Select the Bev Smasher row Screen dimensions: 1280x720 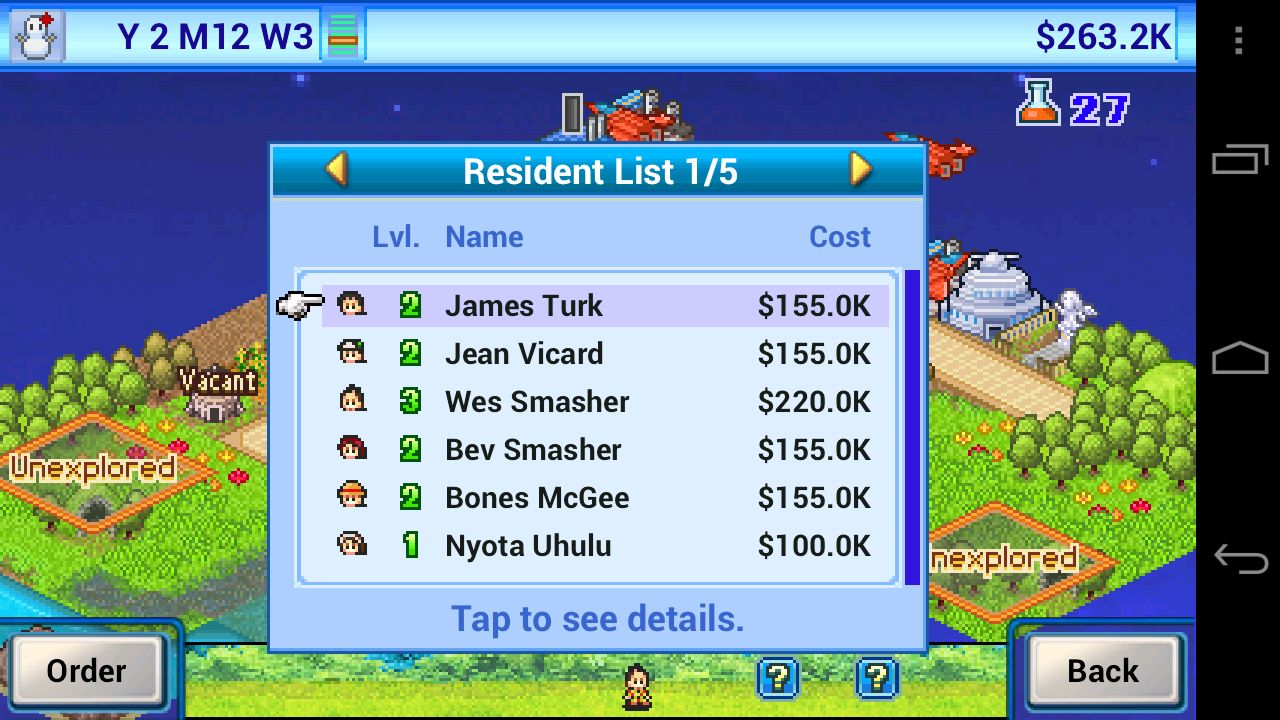[x=605, y=450]
